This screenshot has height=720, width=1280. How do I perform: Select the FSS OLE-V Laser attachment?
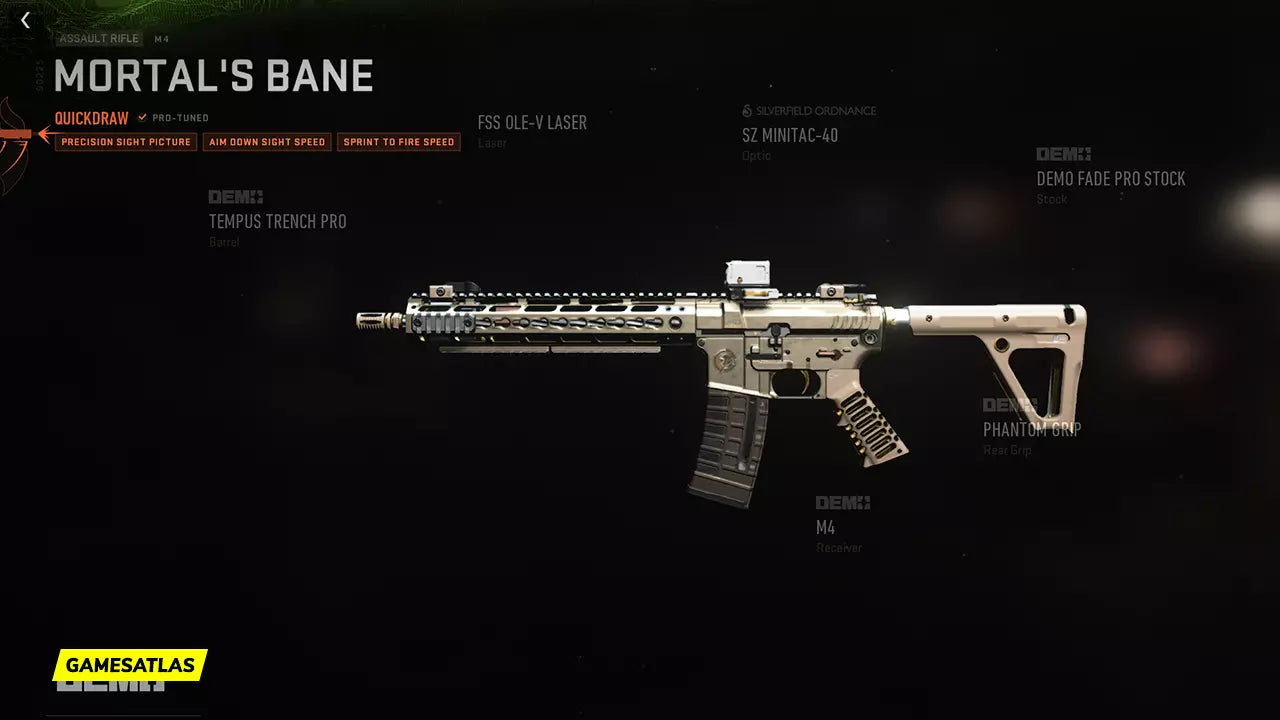coord(532,123)
